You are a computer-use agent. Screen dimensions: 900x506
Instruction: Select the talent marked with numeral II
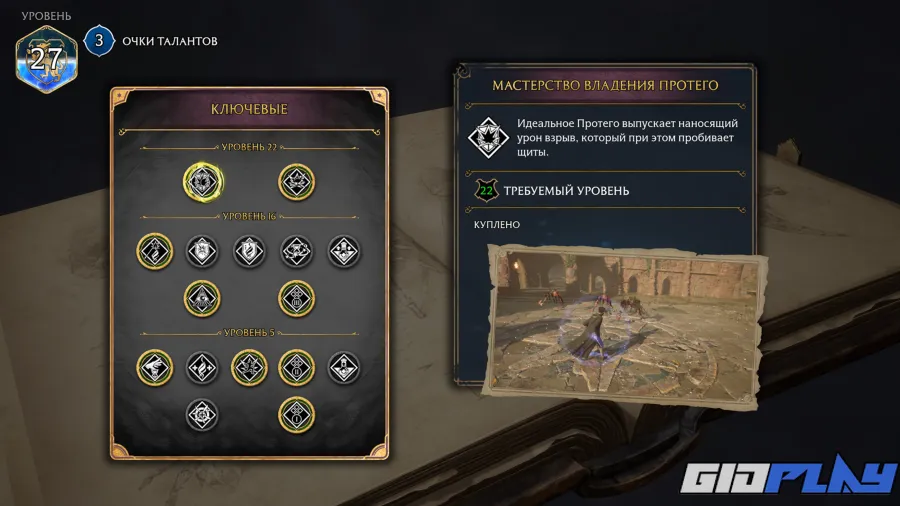pyautogui.click(x=297, y=366)
